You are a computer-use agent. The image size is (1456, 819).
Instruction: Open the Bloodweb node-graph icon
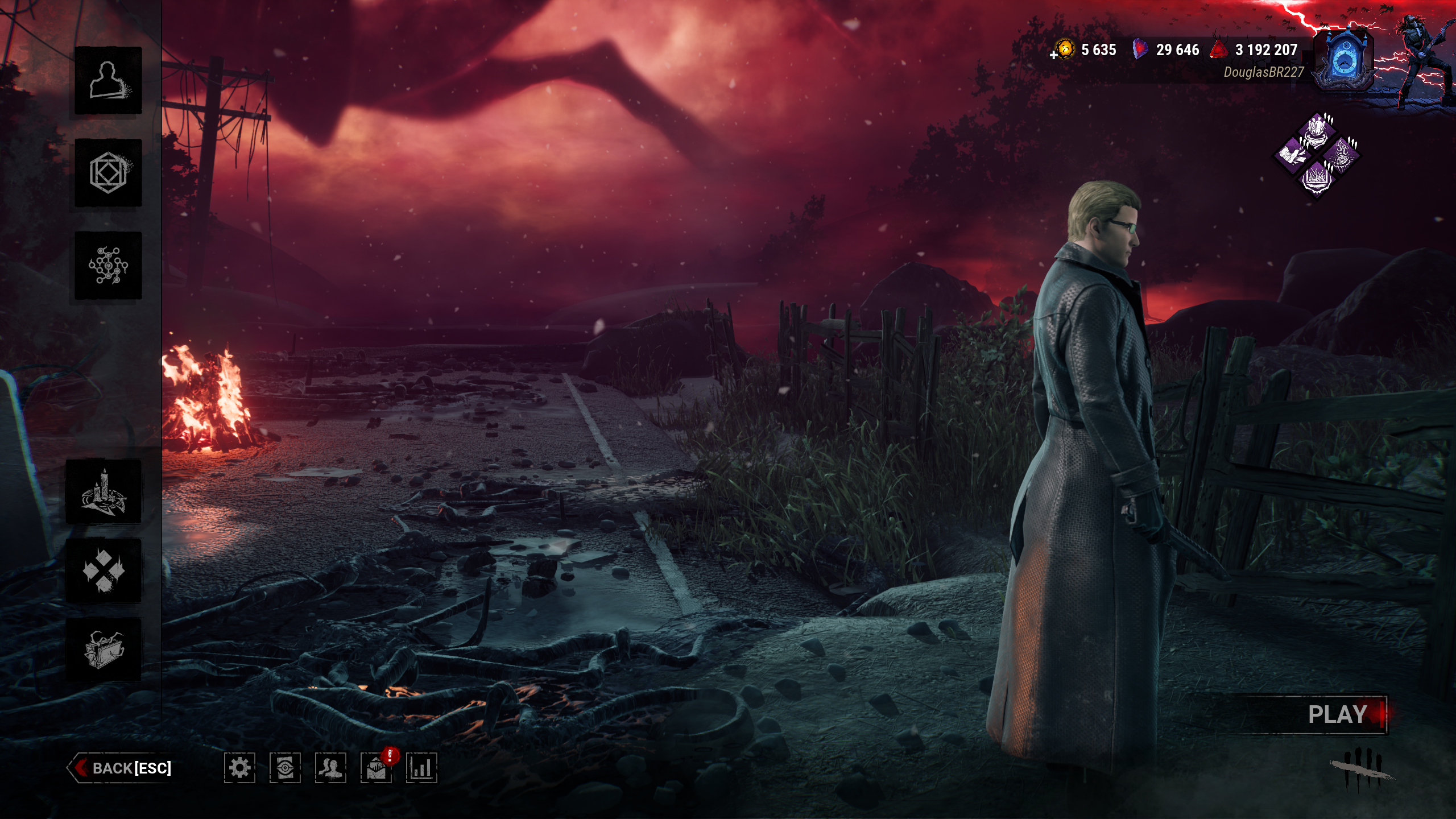[108, 265]
